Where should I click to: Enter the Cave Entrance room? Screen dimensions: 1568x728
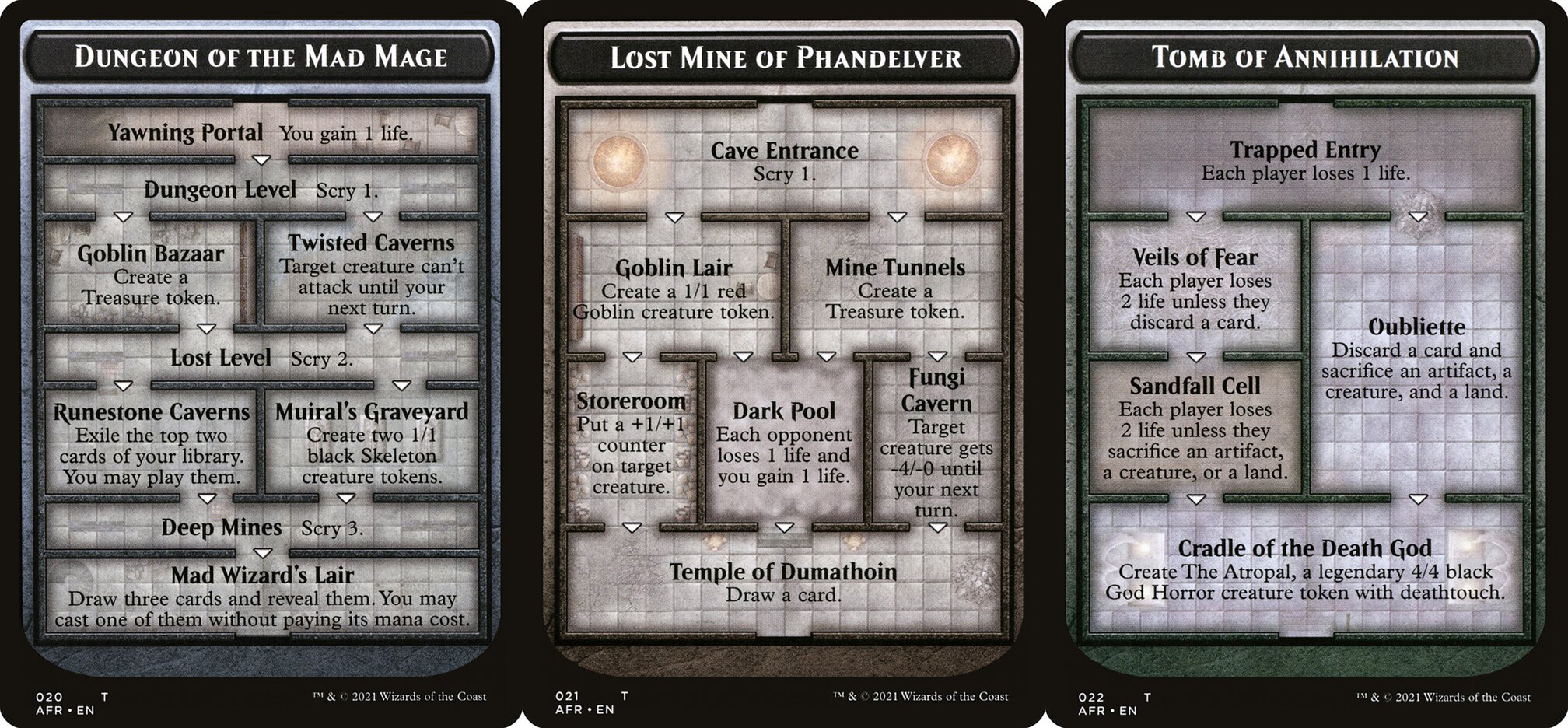[784, 160]
